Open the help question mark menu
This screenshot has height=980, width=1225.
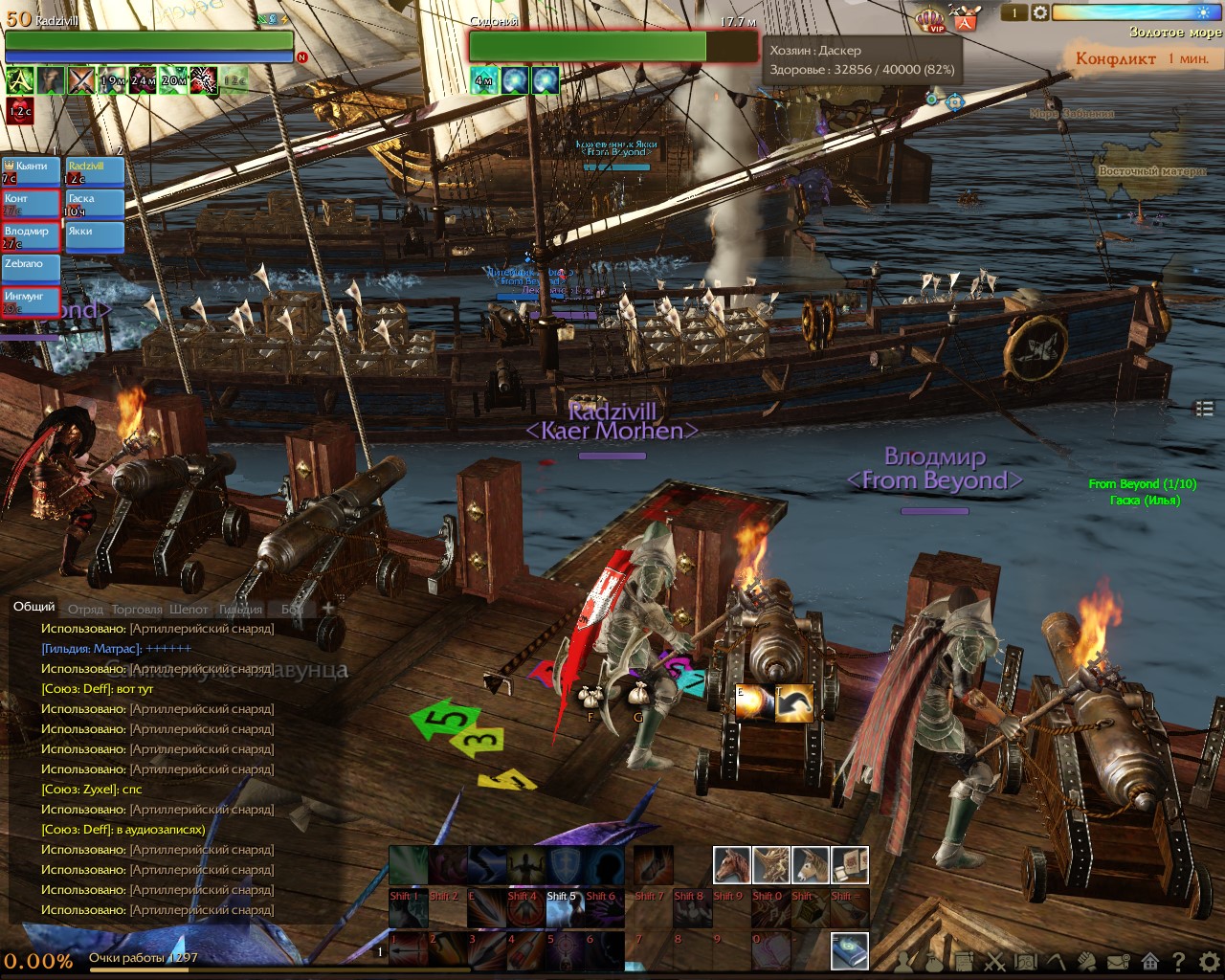click(1179, 961)
